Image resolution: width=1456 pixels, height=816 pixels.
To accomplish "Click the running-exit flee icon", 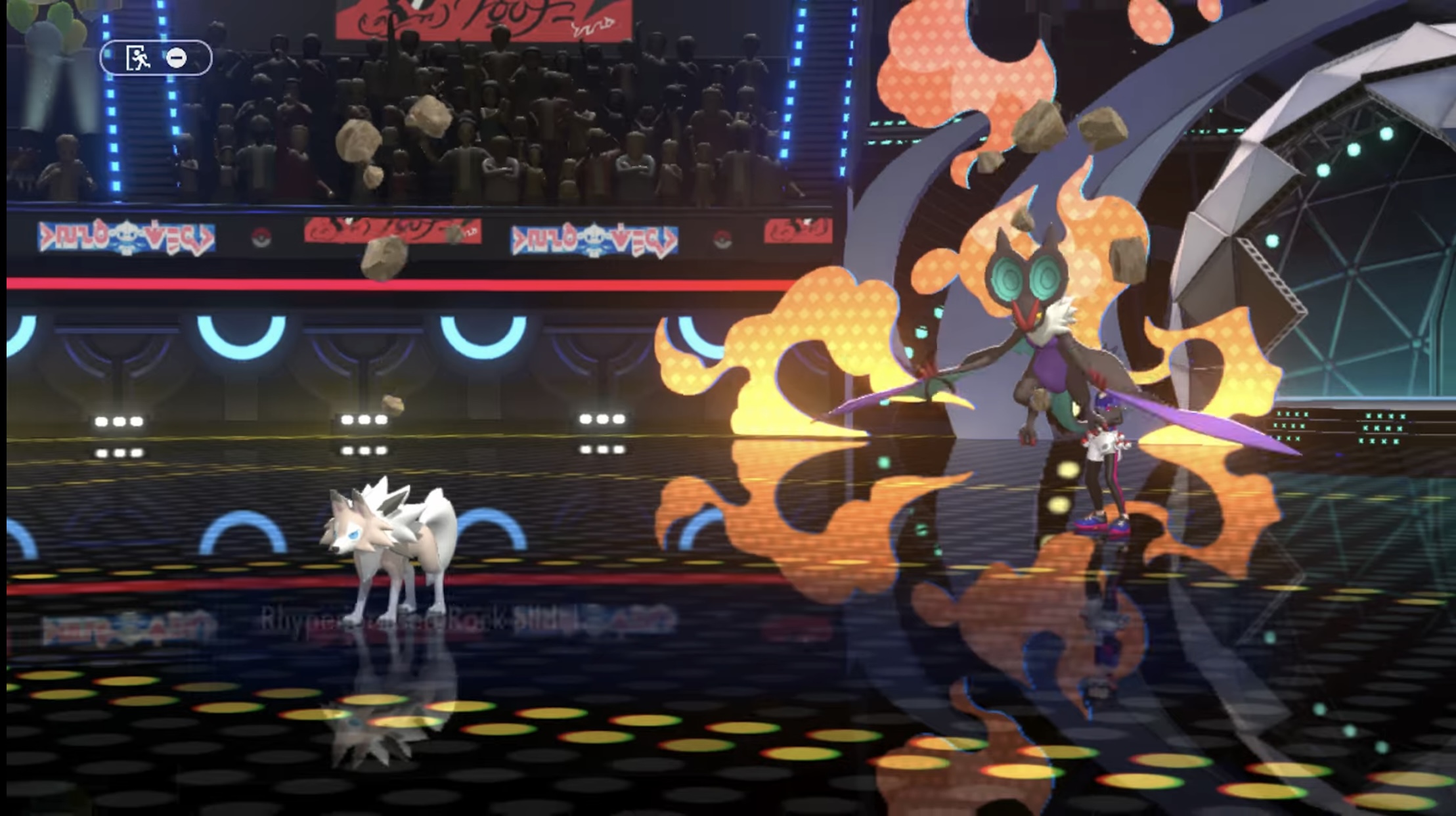I will (x=137, y=58).
